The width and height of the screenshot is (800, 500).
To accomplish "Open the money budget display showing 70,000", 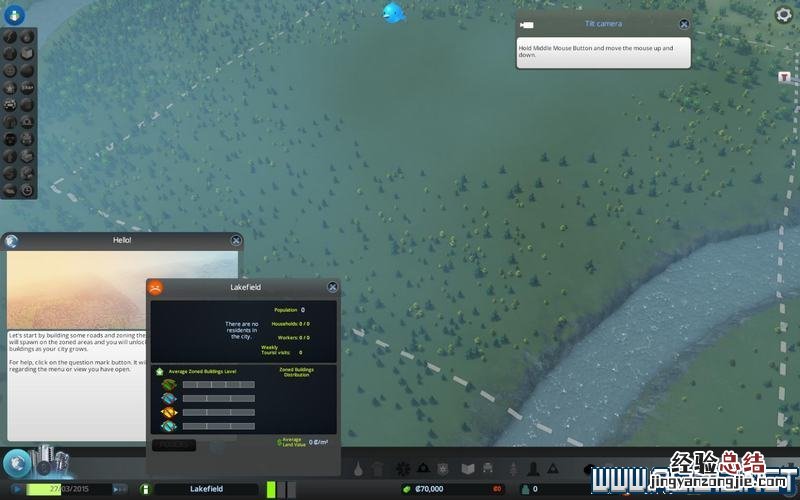I will (430, 489).
